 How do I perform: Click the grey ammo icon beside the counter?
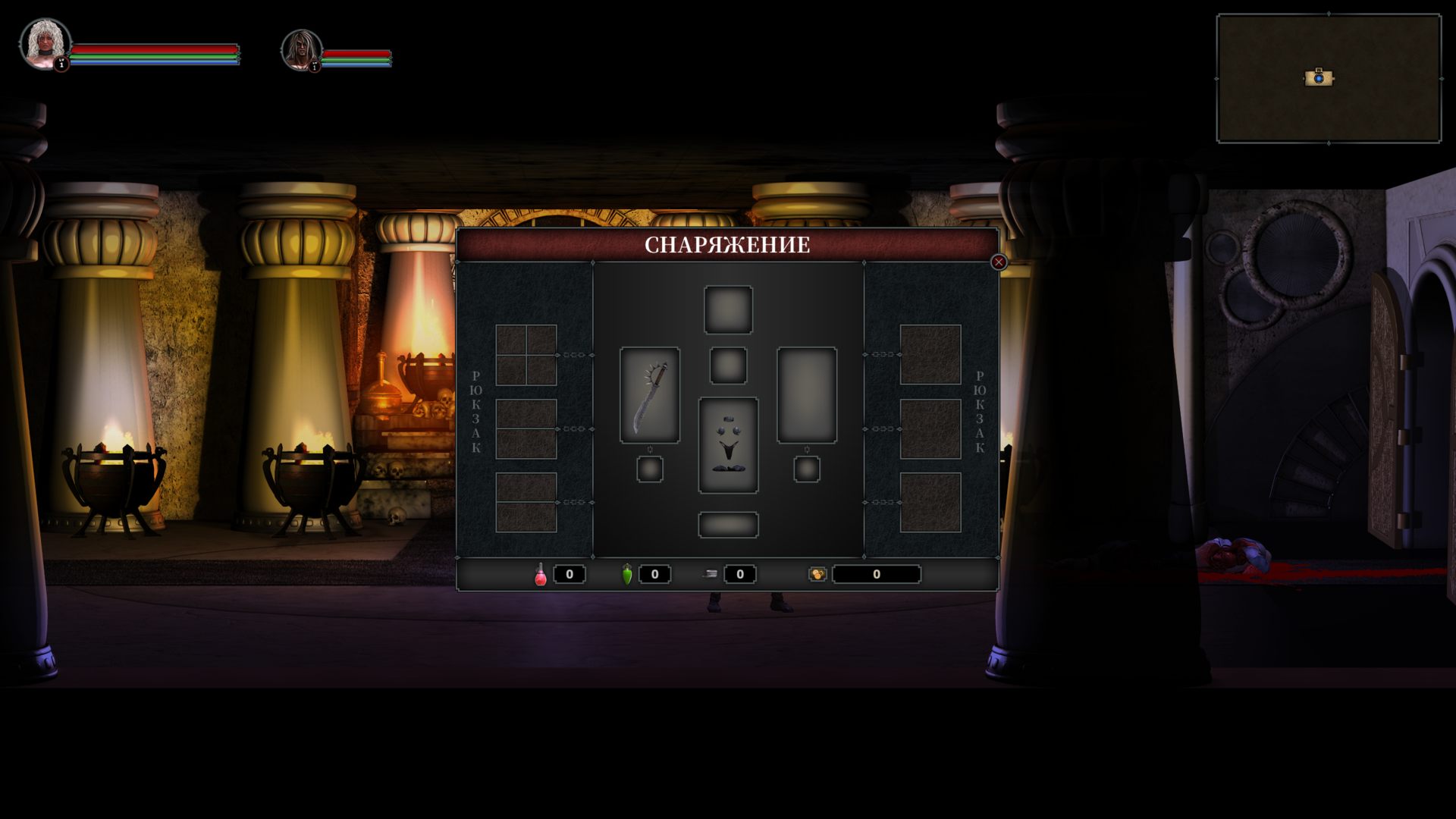coord(711,574)
